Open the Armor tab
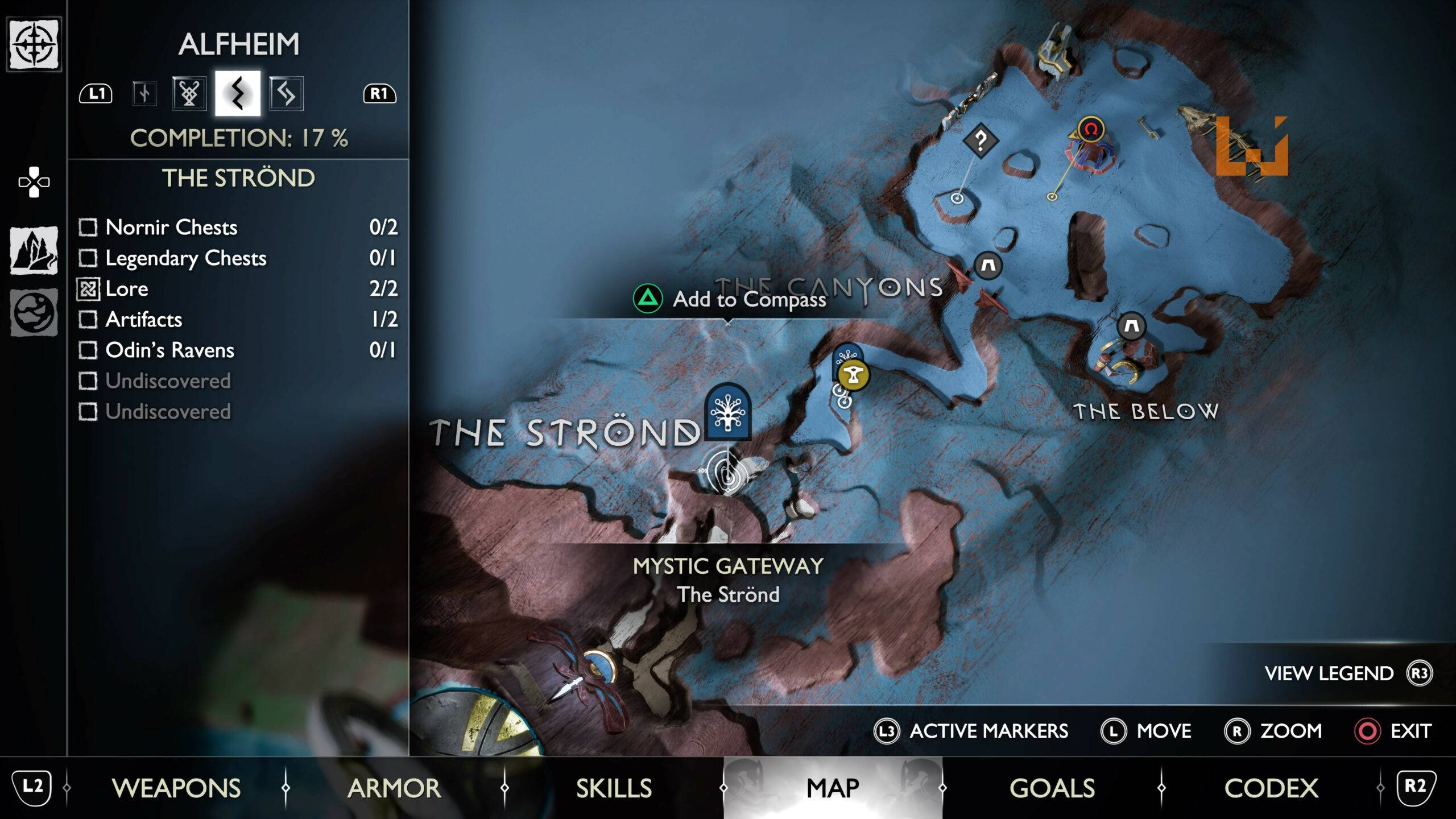Viewport: 1456px width, 819px height. [x=394, y=788]
